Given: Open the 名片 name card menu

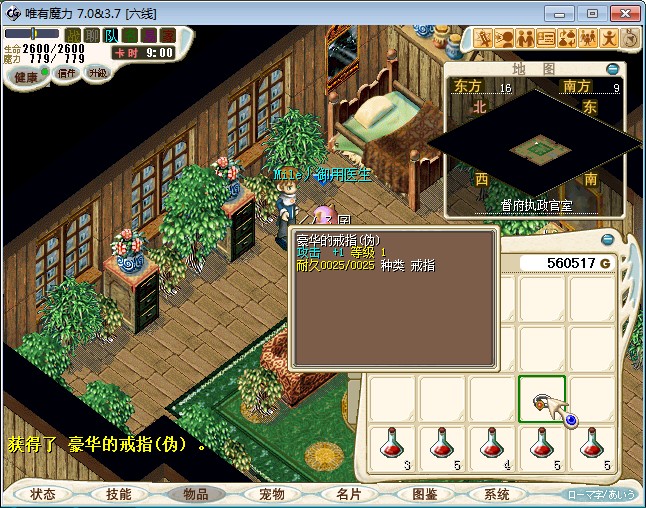Looking at the screenshot, I should (348, 494).
